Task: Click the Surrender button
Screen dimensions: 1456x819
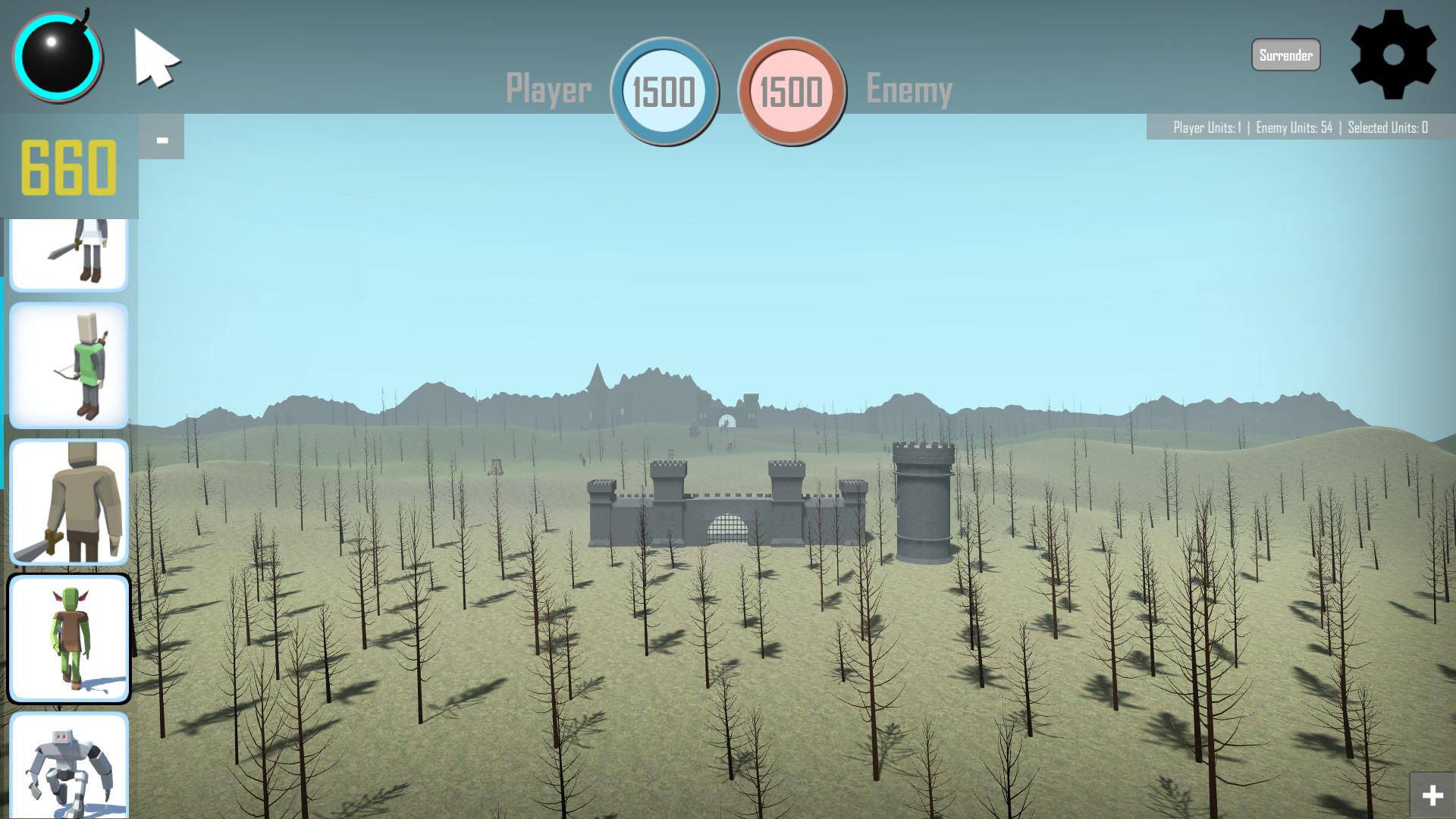Action: click(1285, 55)
